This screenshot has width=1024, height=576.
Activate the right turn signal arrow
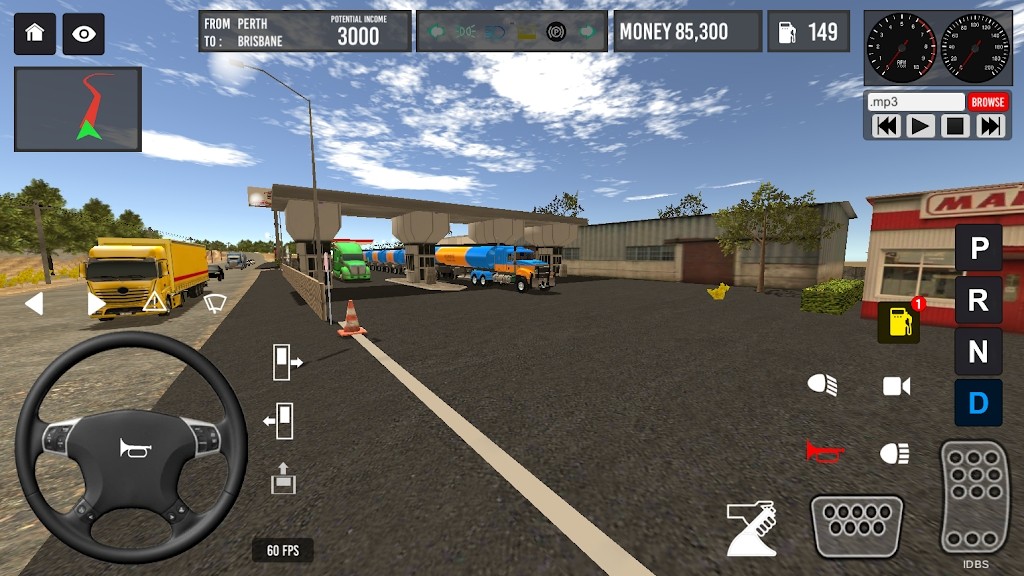[96, 303]
